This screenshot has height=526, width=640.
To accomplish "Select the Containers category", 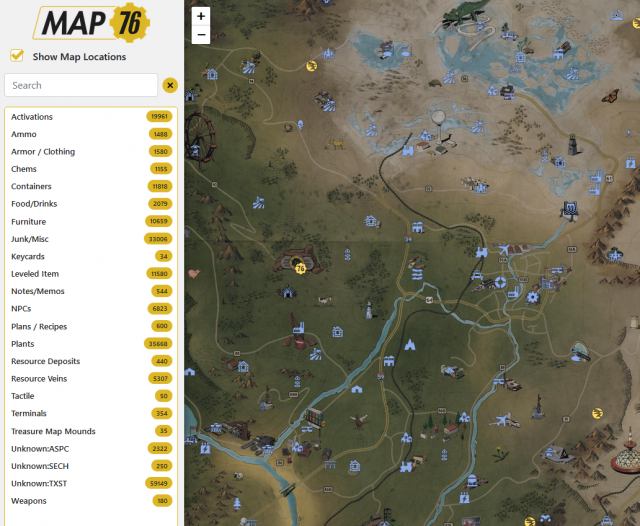I will coord(31,187).
